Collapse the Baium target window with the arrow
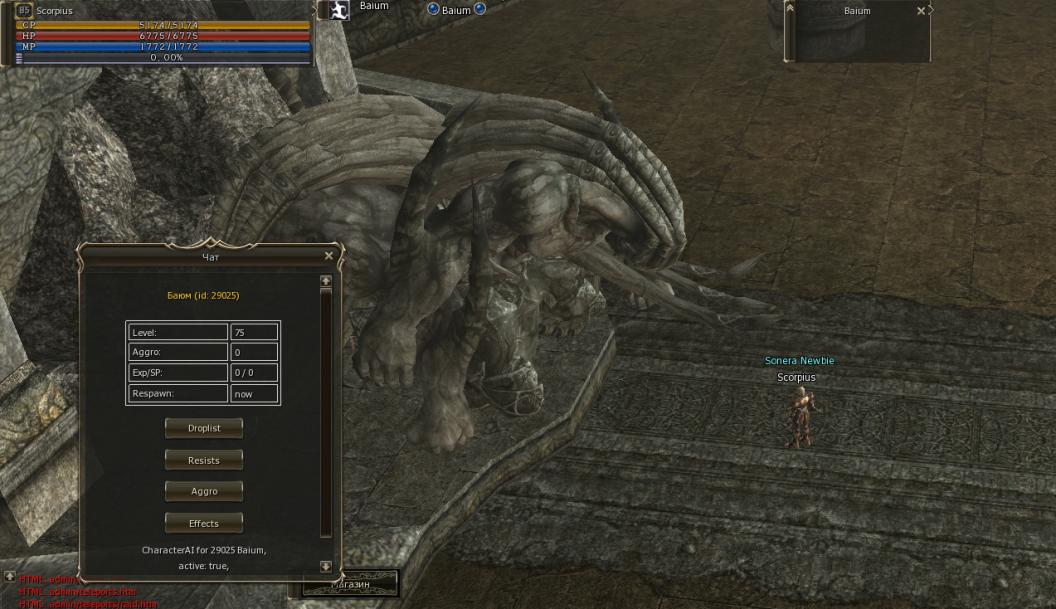The height and width of the screenshot is (609, 1056). click(x=790, y=8)
